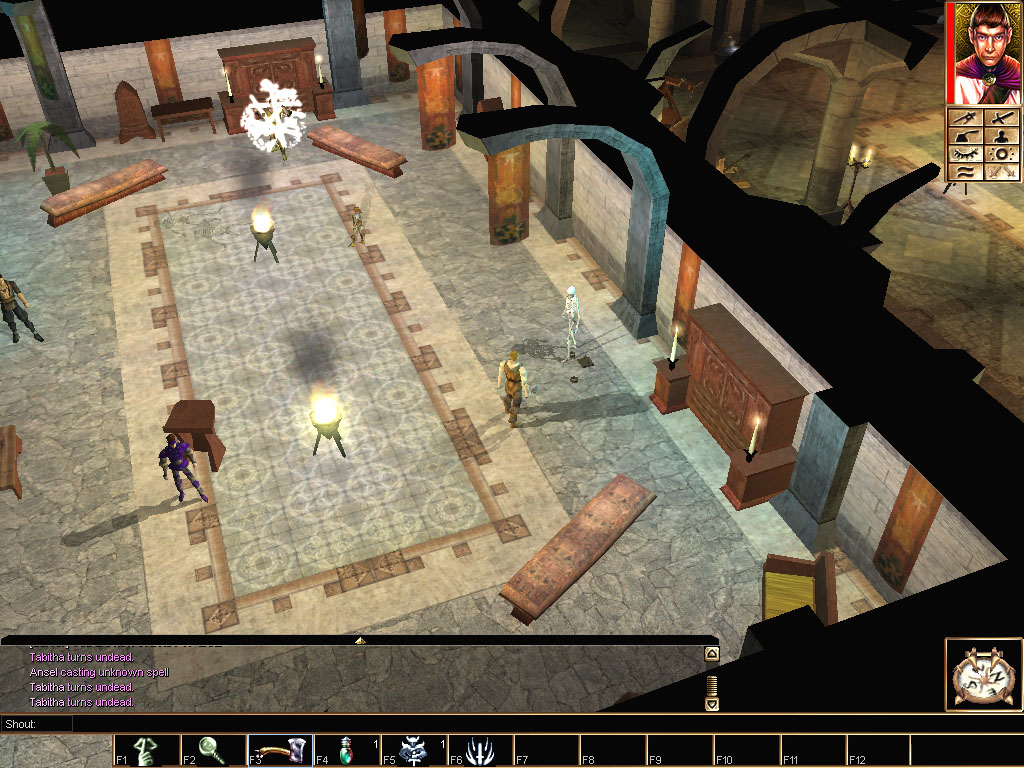Open the compass map panel icon
The width and height of the screenshot is (1024, 768).
(982, 675)
